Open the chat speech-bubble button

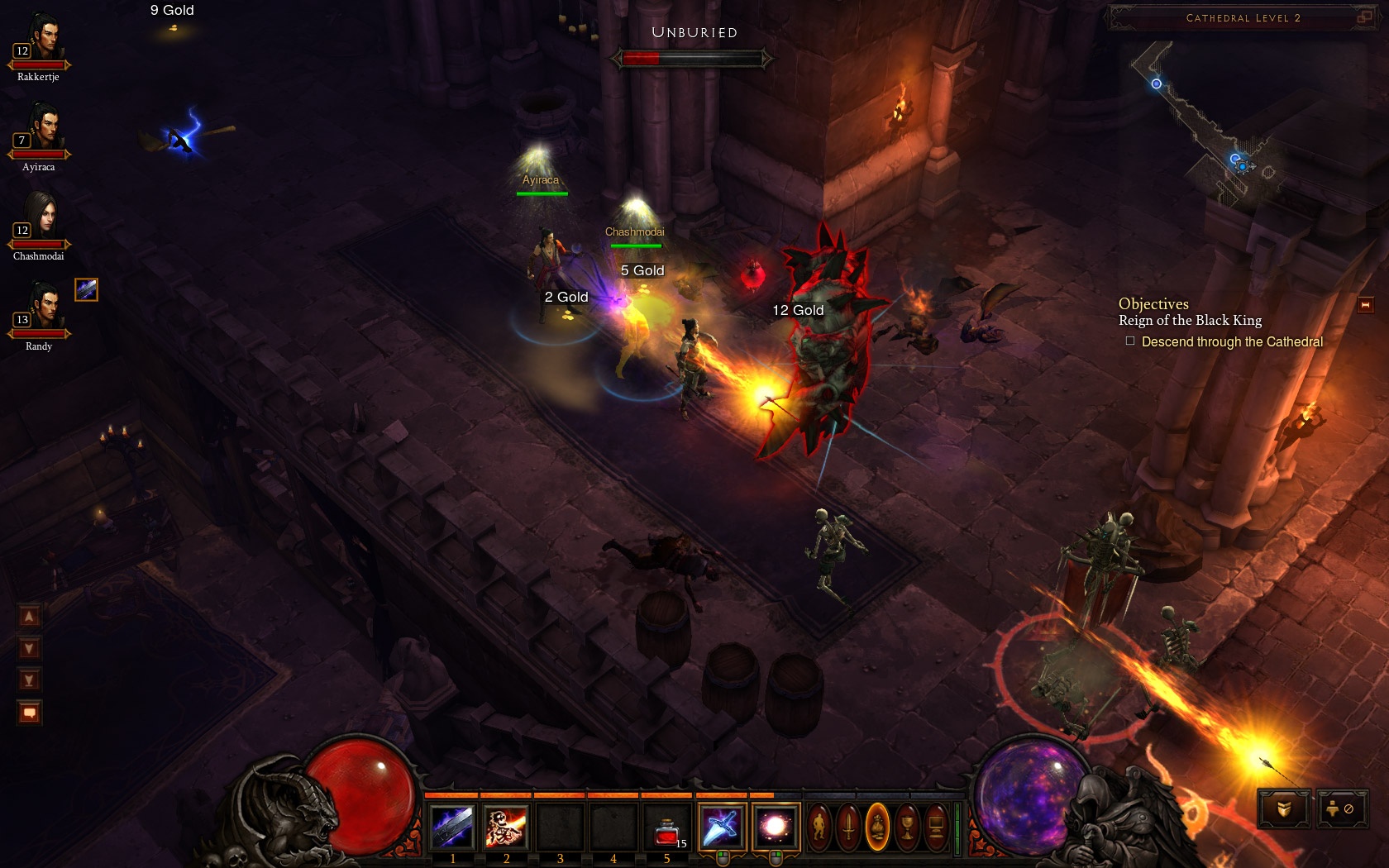tap(30, 713)
